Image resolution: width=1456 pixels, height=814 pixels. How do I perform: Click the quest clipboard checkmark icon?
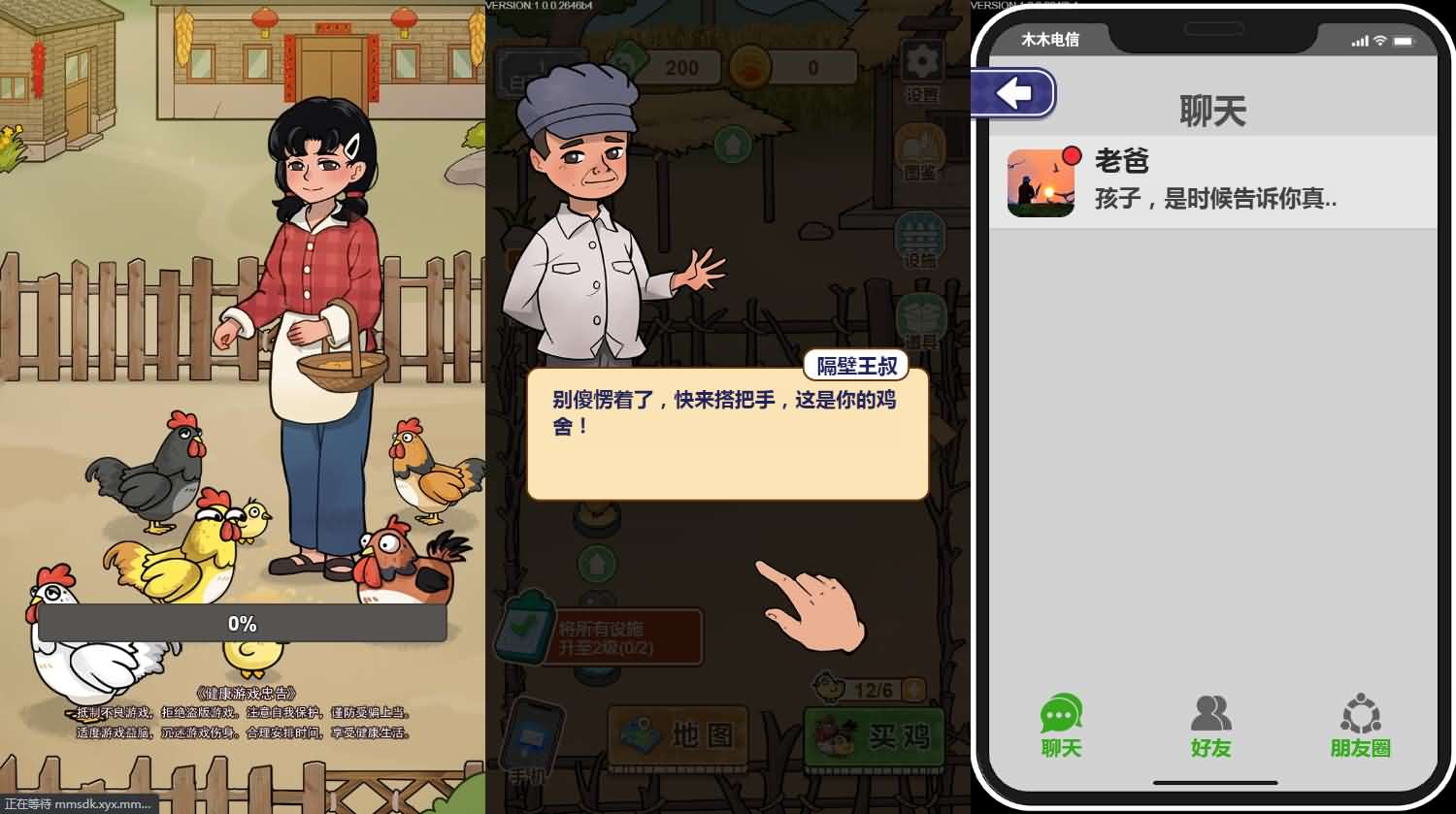click(x=524, y=631)
